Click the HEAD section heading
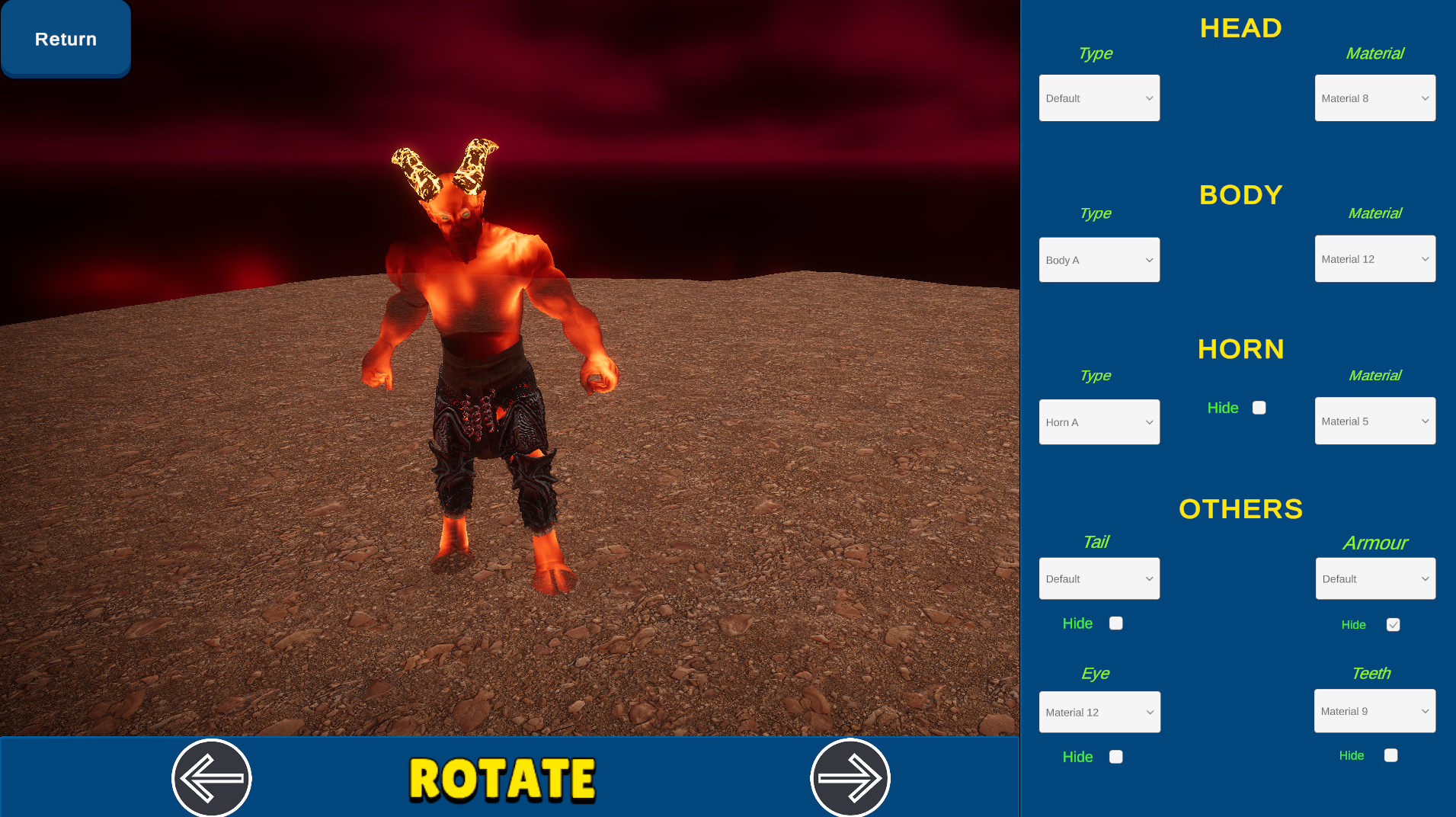The image size is (1456, 817). [x=1240, y=28]
